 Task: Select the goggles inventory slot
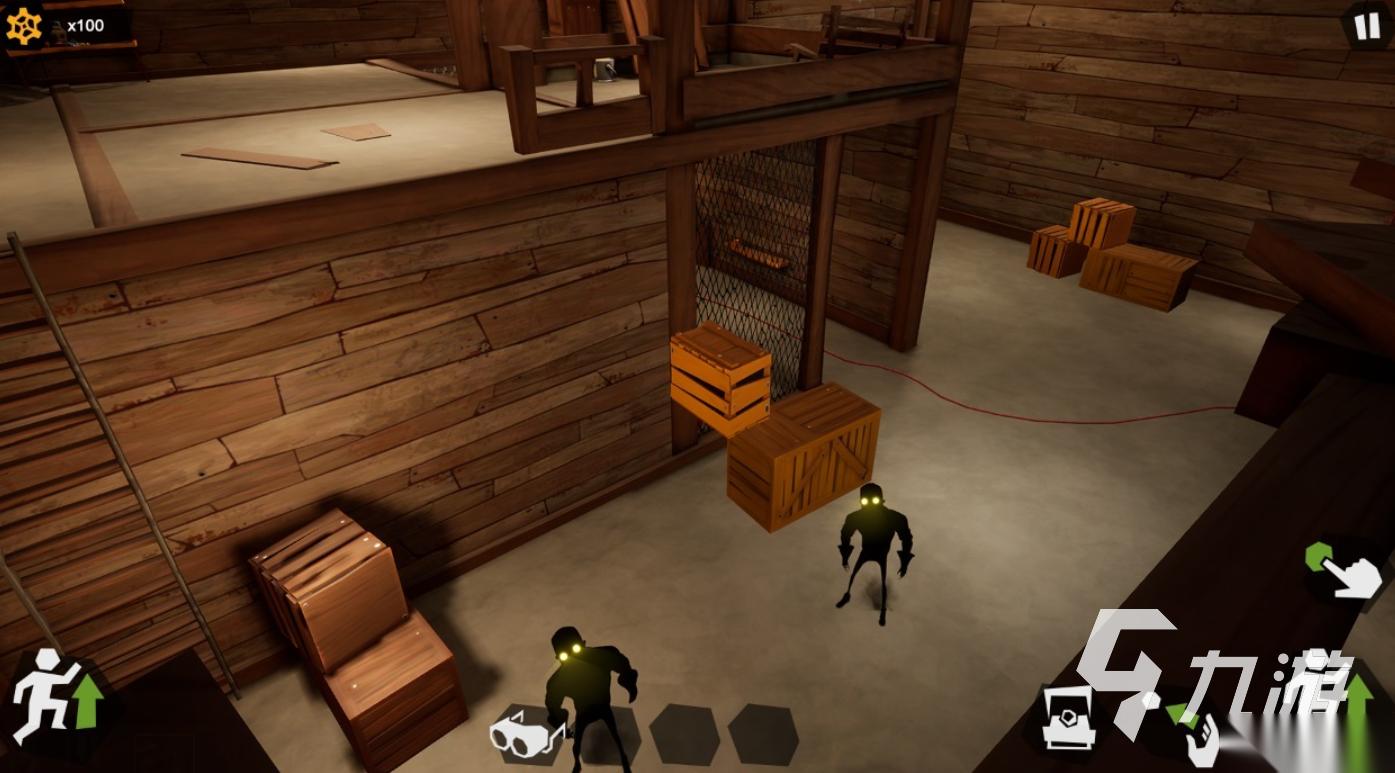point(527,735)
